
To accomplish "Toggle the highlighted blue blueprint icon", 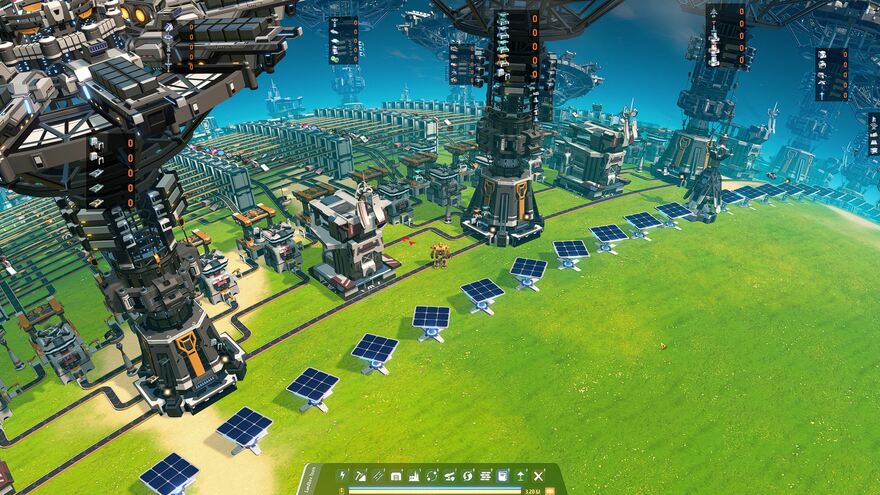I will tap(503, 475).
